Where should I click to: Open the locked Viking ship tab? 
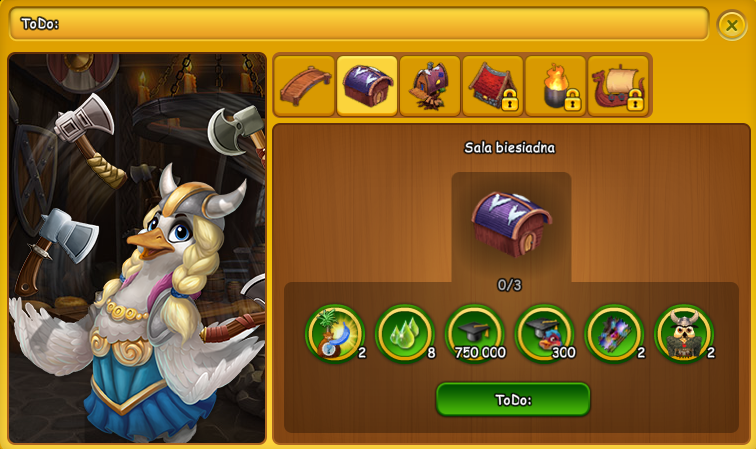[619, 86]
